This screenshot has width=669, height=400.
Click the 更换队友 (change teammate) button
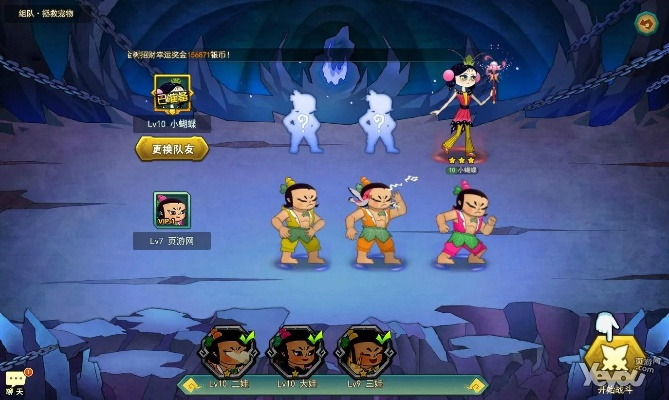(x=172, y=149)
